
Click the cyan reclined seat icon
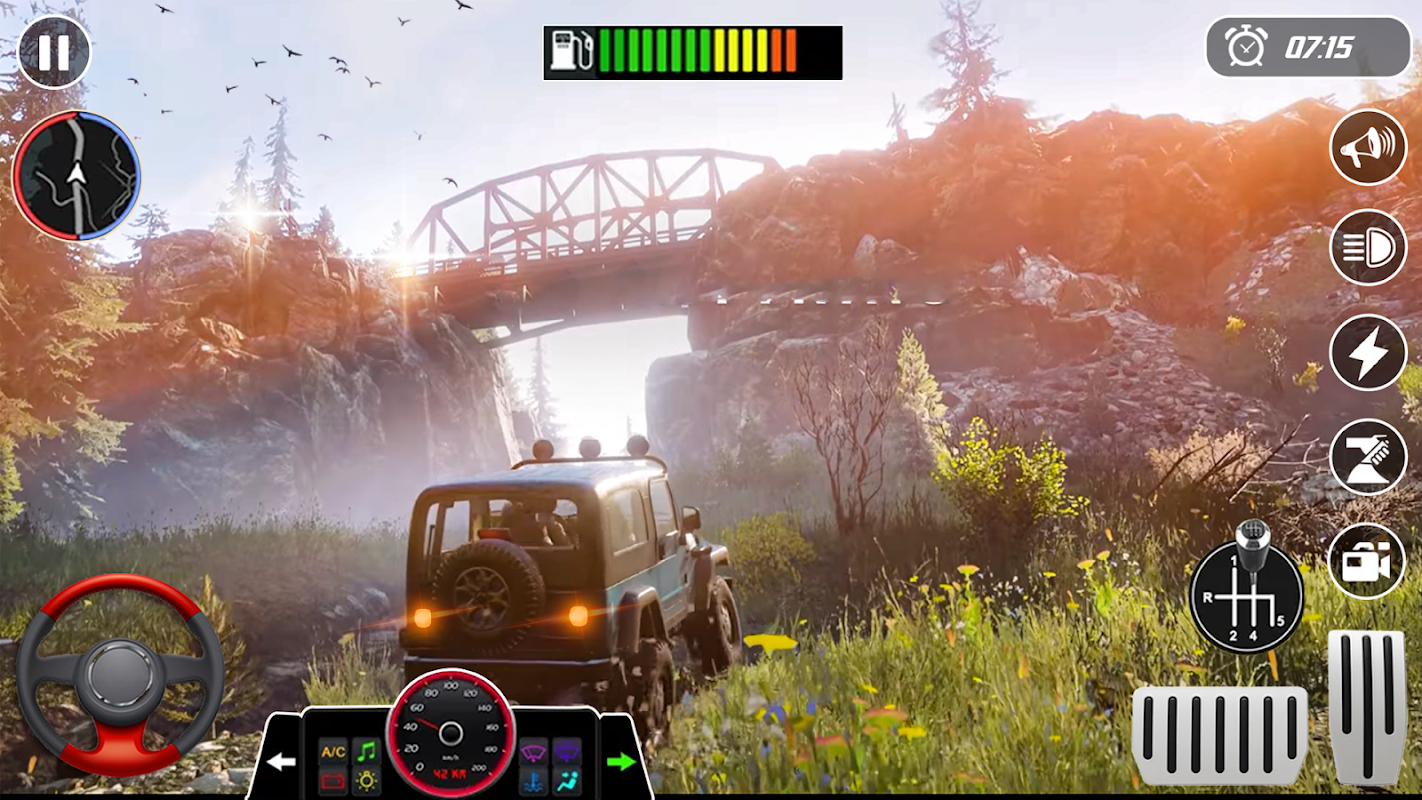point(568,780)
